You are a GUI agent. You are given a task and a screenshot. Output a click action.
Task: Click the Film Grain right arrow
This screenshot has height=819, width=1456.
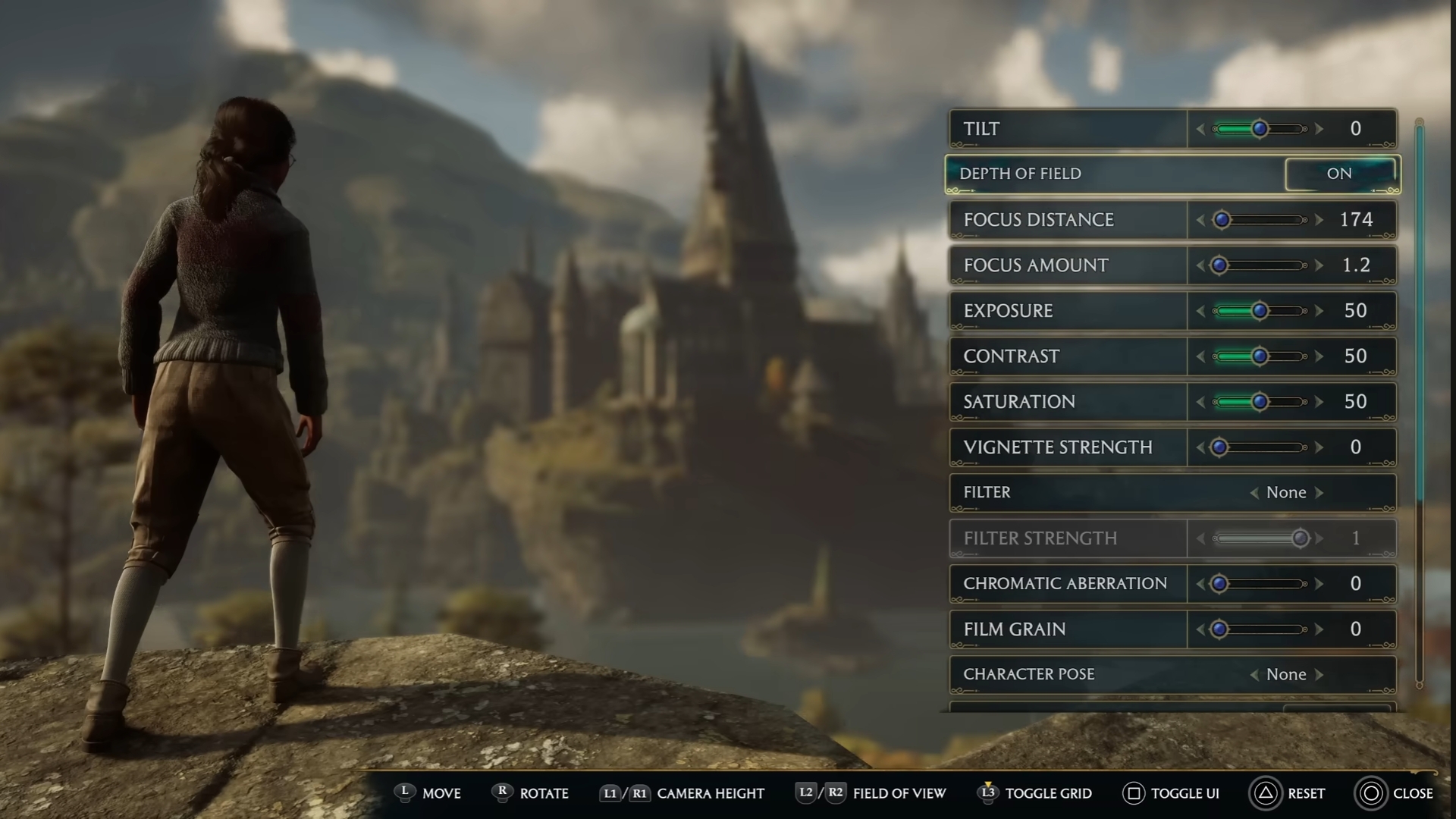coord(1321,629)
